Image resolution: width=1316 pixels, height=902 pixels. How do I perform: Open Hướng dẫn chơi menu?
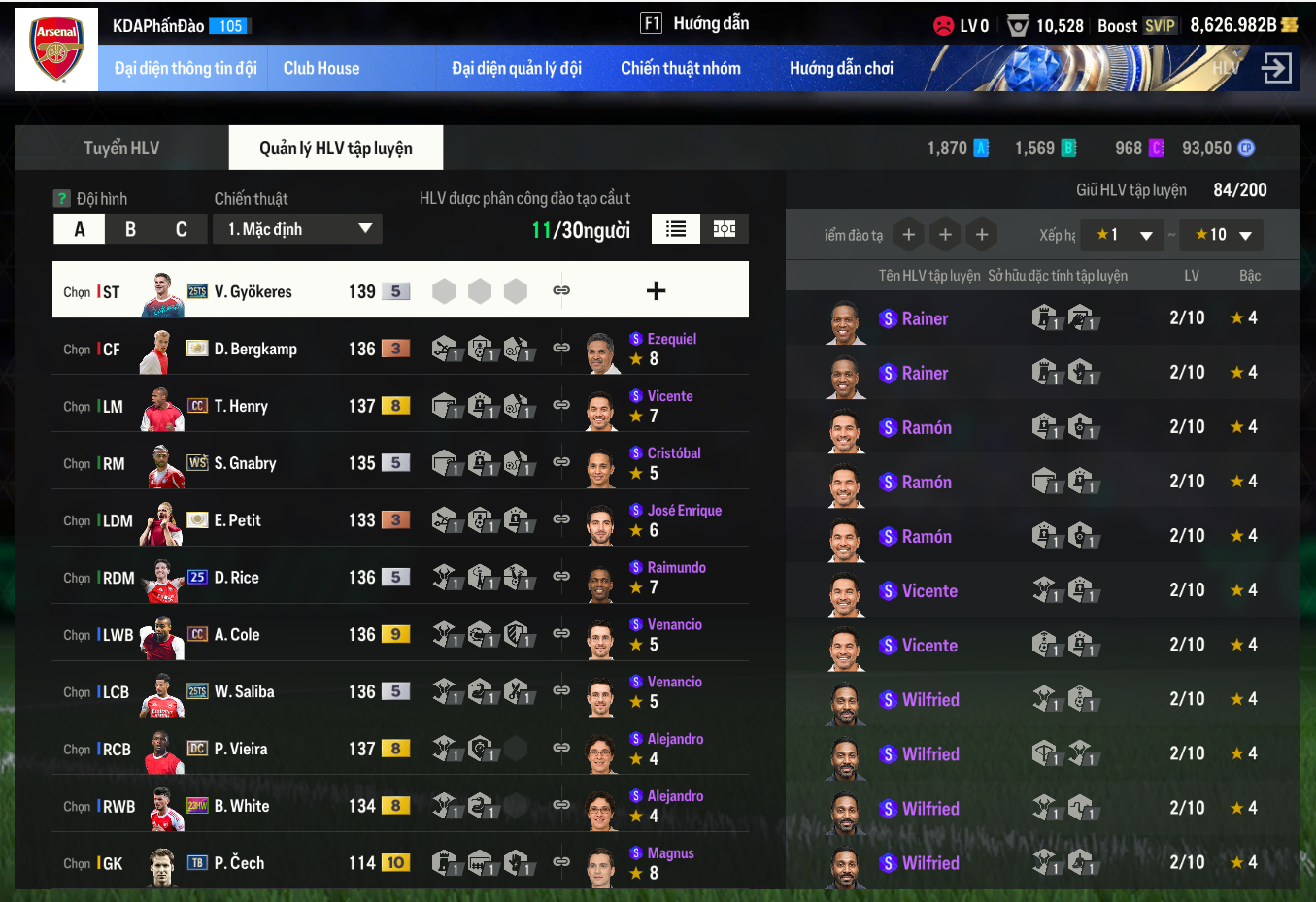[x=841, y=68]
